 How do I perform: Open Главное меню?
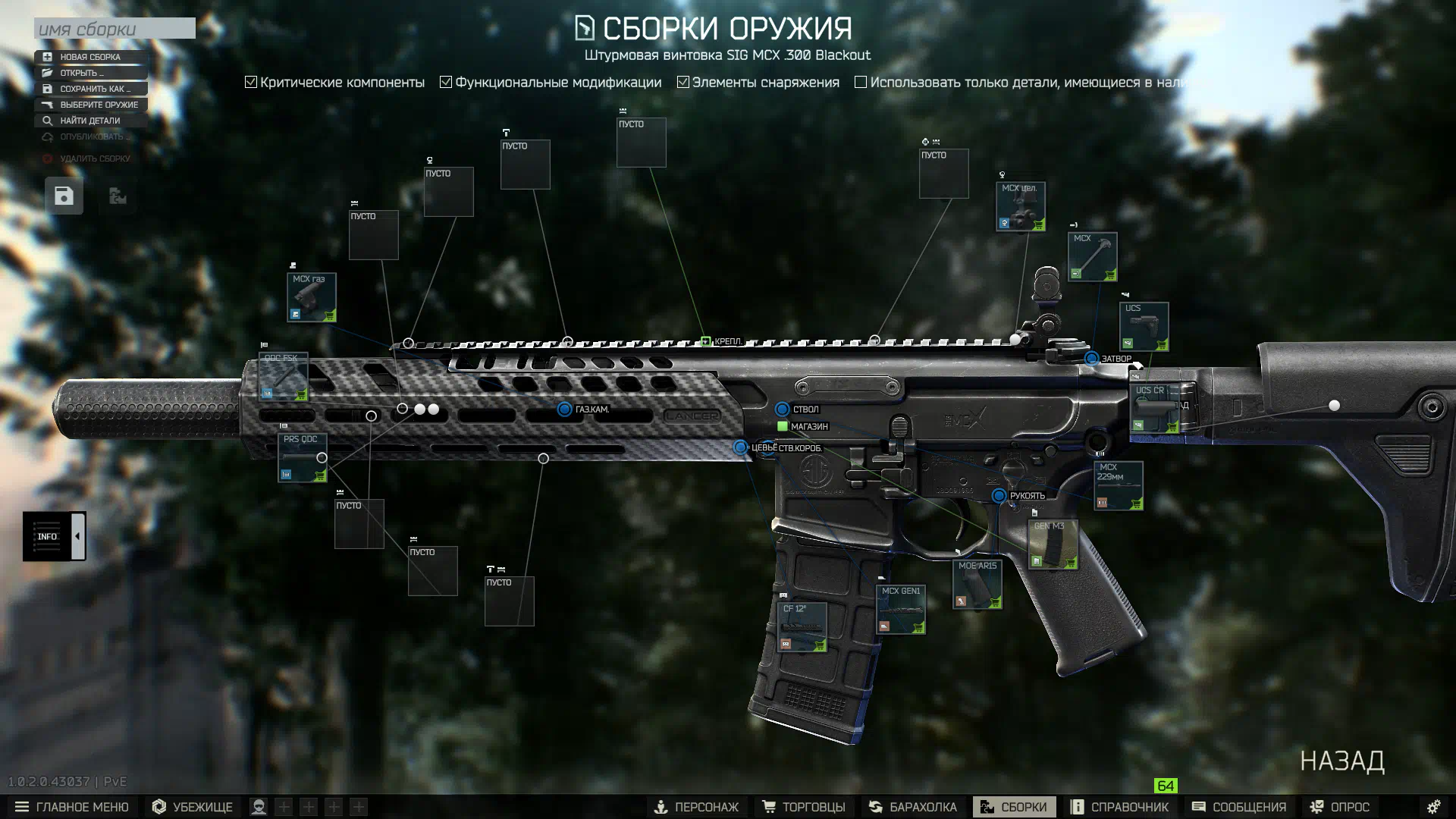pyautogui.click(x=72, y=807)
